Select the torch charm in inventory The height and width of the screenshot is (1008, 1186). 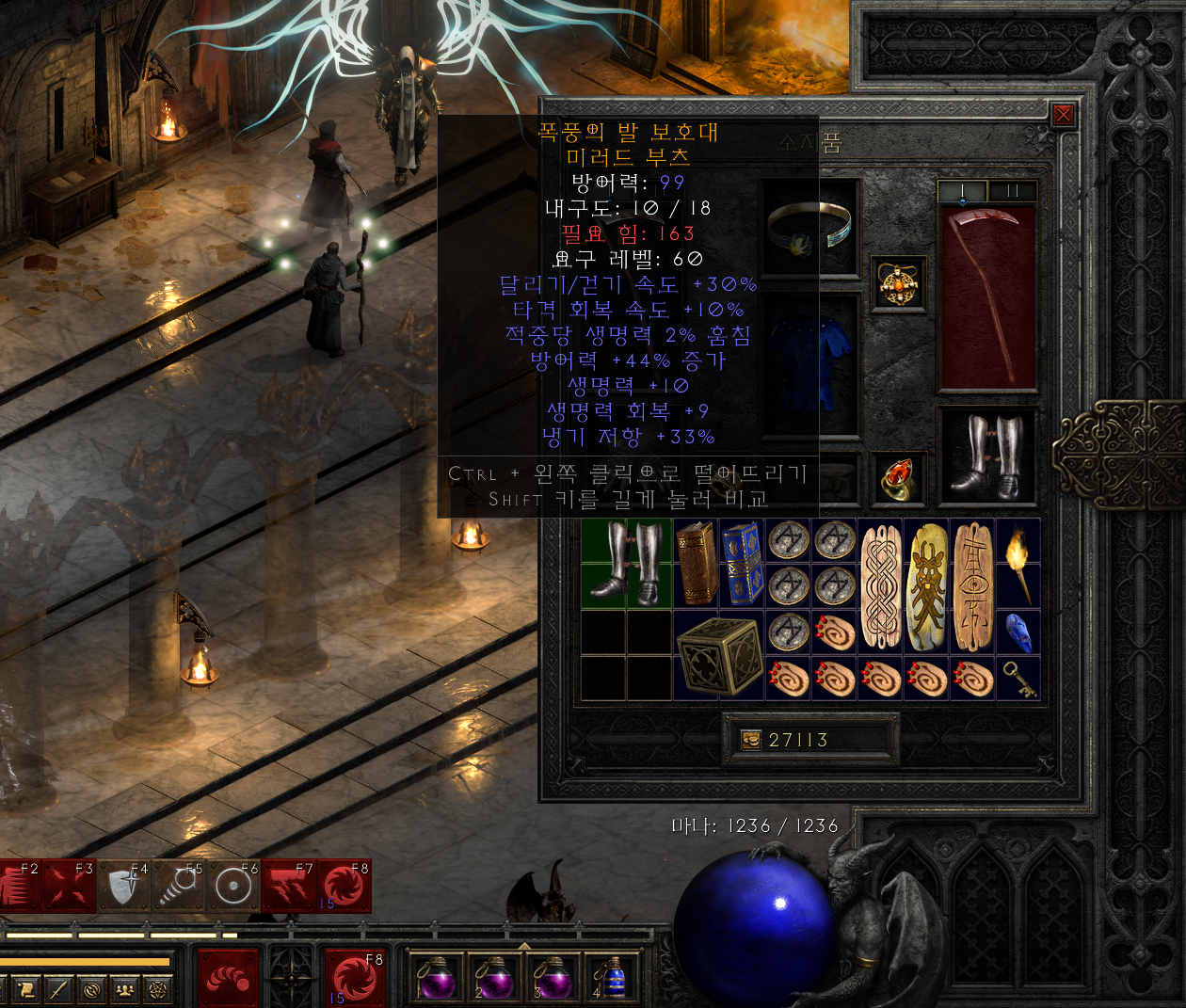[x=1018, y=563]
